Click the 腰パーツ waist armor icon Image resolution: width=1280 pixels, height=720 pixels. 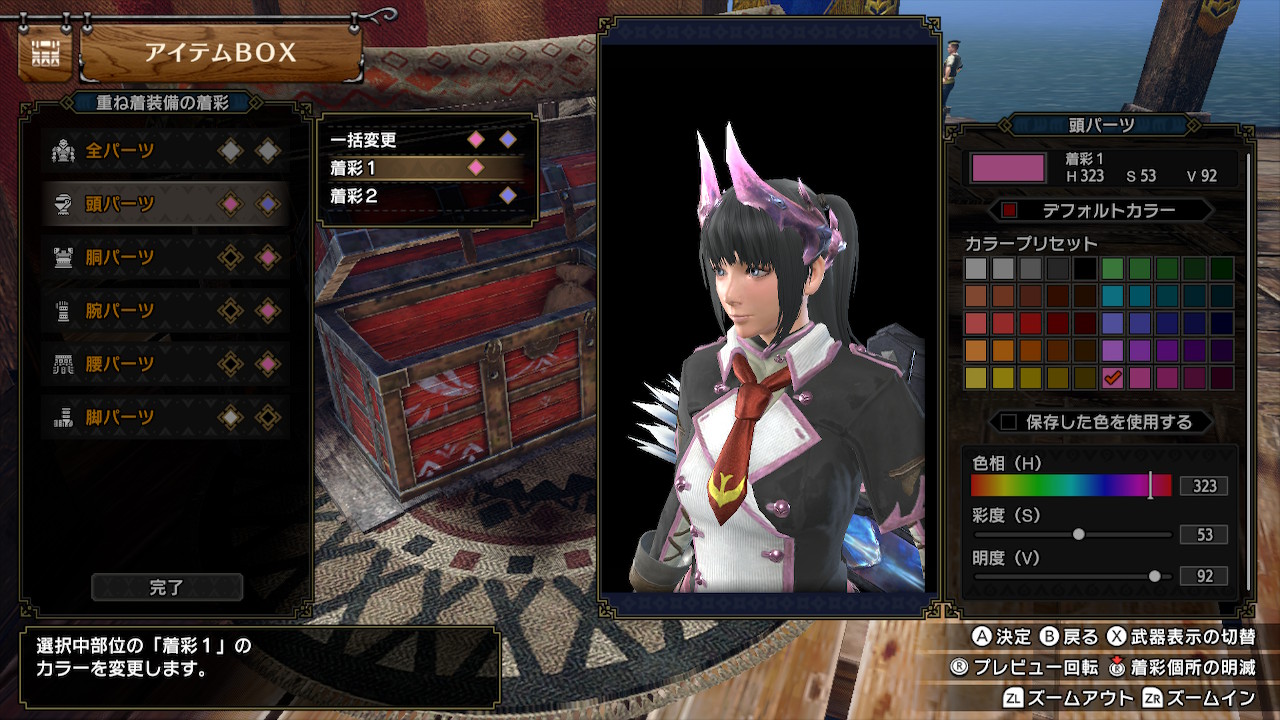[x=63, y=364]
